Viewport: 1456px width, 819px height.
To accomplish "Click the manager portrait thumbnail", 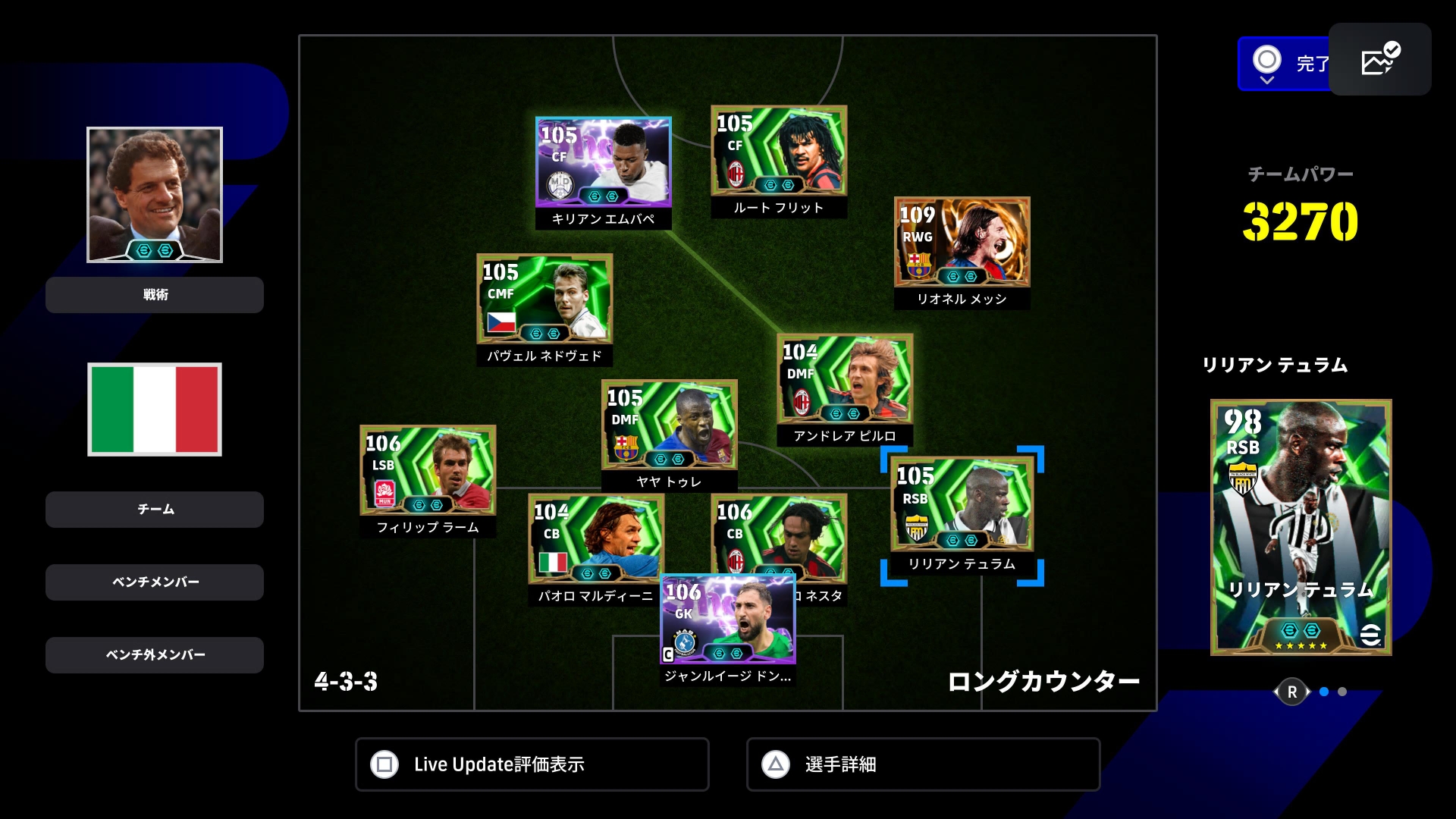I will pyautogui.click(x=155, y=195).
